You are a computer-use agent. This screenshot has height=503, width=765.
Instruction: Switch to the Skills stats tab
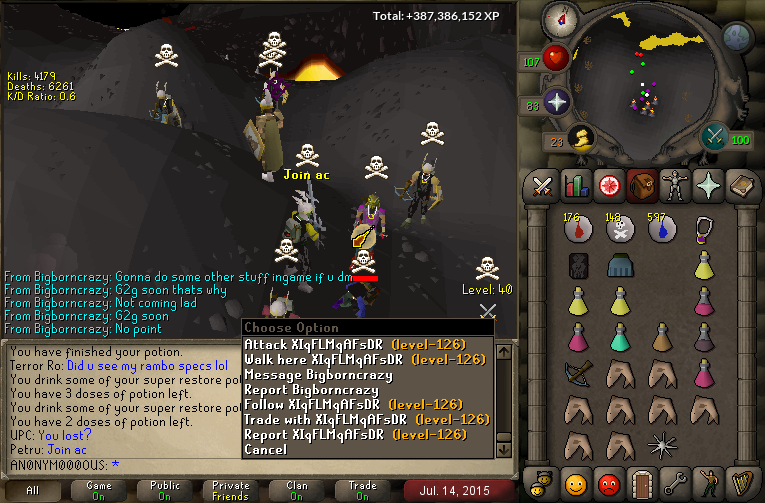point(575,186)
